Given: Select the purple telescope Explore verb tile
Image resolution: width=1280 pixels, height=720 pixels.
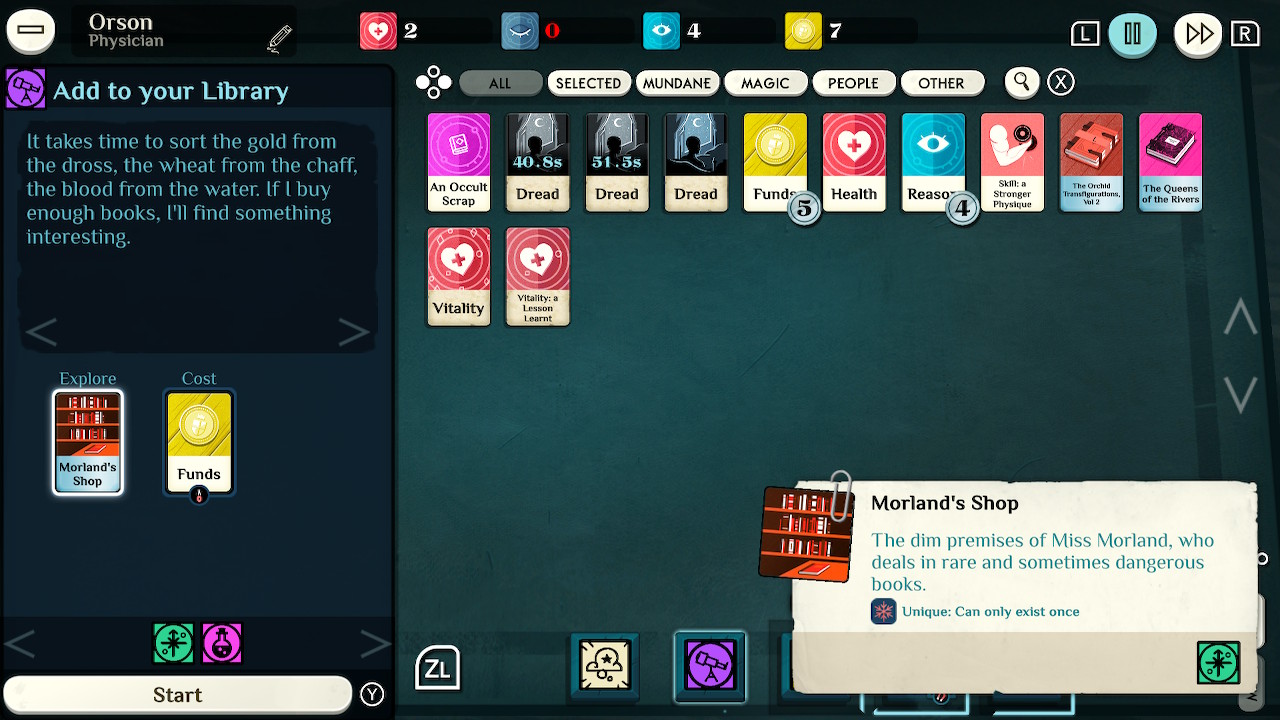Looking at the screenshot, I should (x=710, y=664).
